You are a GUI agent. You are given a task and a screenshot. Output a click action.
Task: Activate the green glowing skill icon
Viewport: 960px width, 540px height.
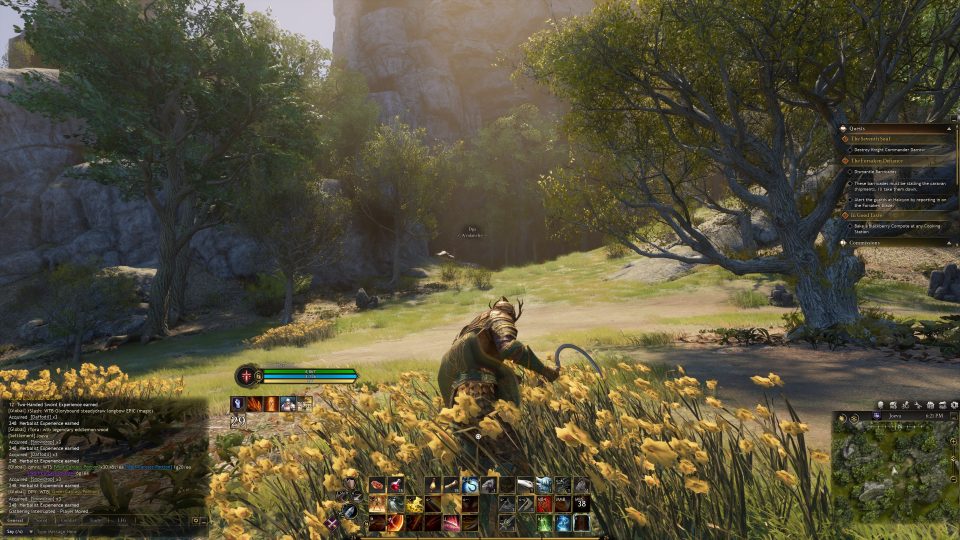pos(545,523)
